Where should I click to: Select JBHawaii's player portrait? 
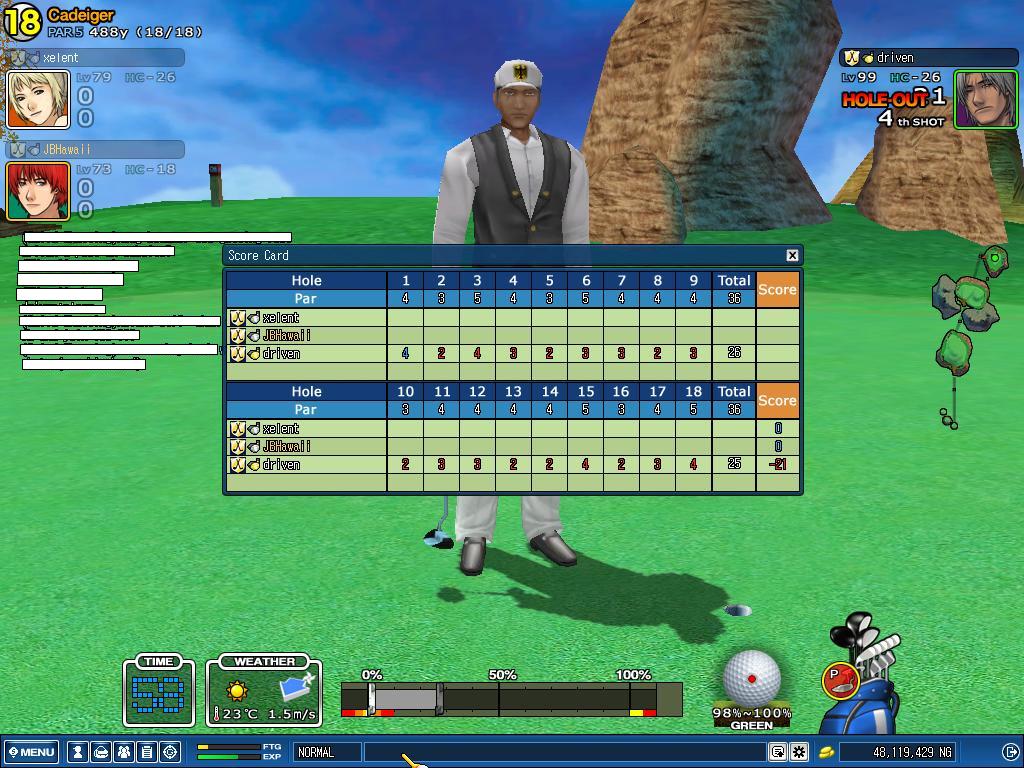39,191
